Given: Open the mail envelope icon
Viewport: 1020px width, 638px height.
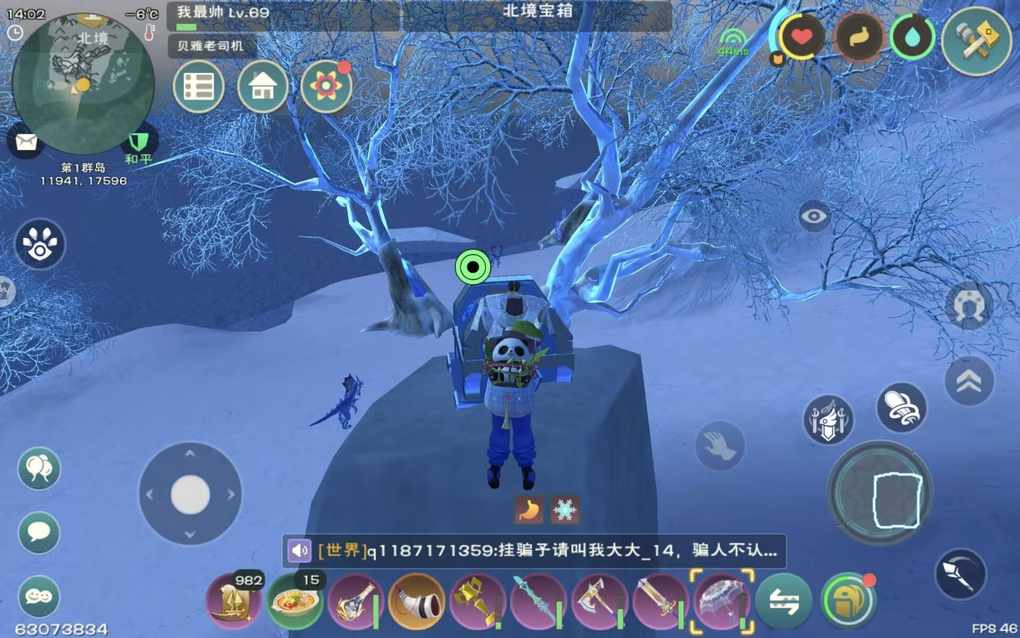Looking at the screenshot, I should (25, 141).
